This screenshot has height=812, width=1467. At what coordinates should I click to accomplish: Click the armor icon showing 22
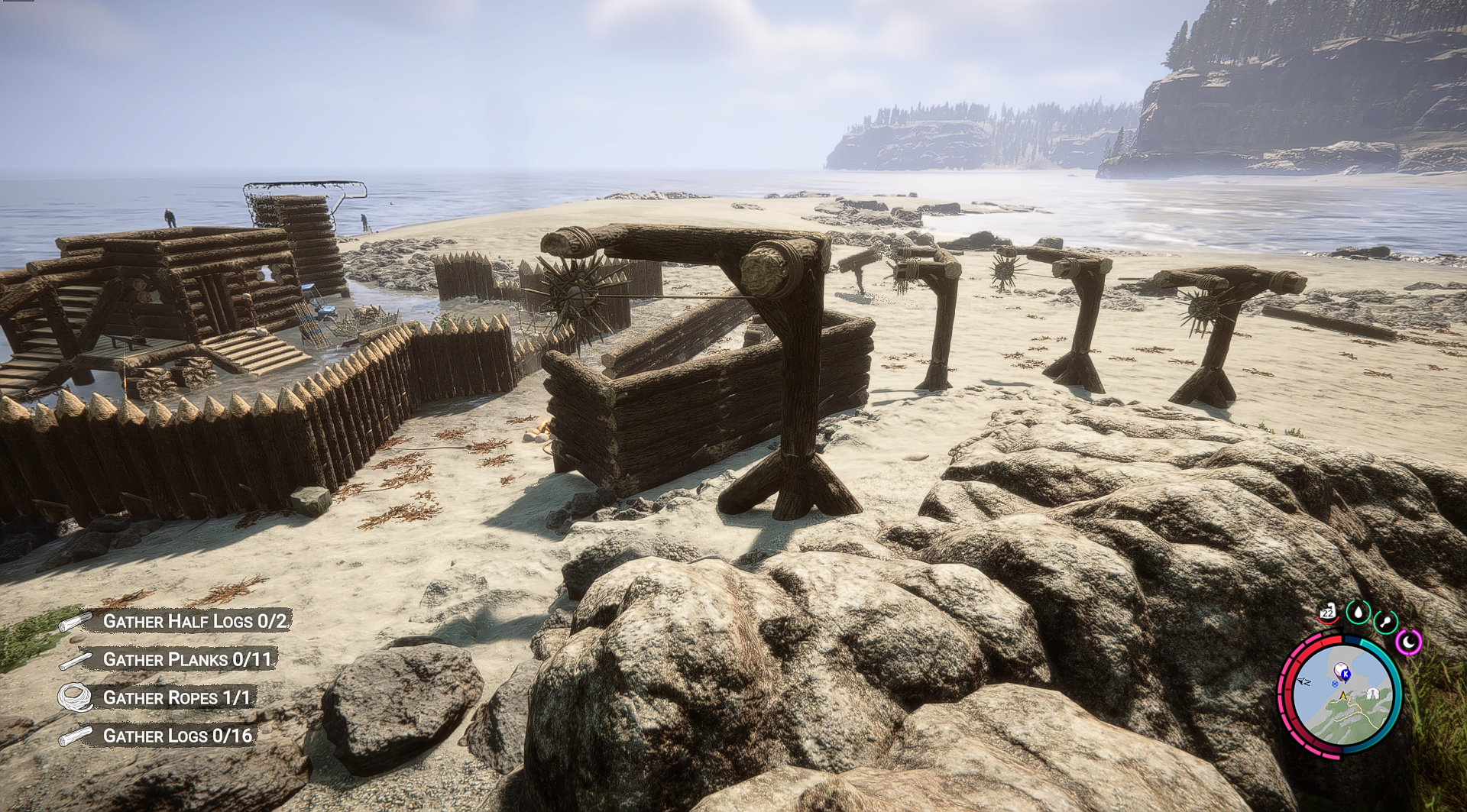(x=1328, y=612)
